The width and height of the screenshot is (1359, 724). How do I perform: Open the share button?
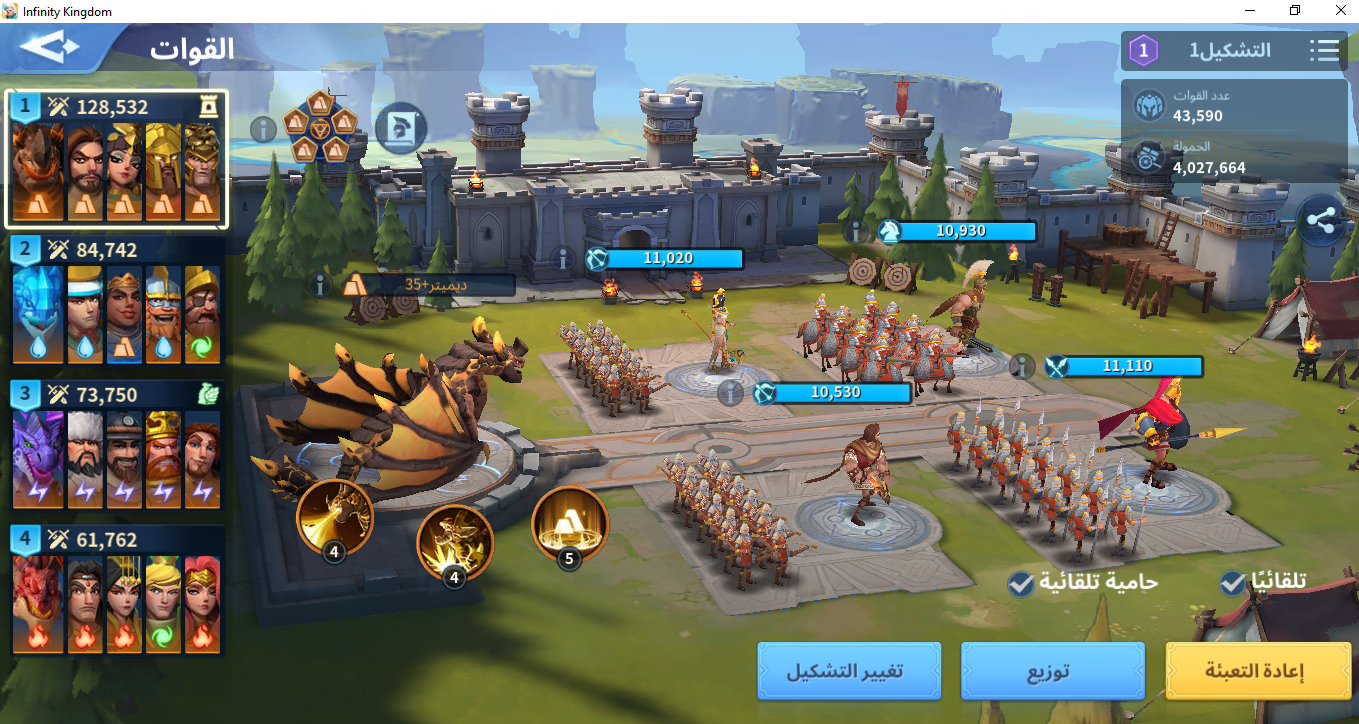[1321, 223]
